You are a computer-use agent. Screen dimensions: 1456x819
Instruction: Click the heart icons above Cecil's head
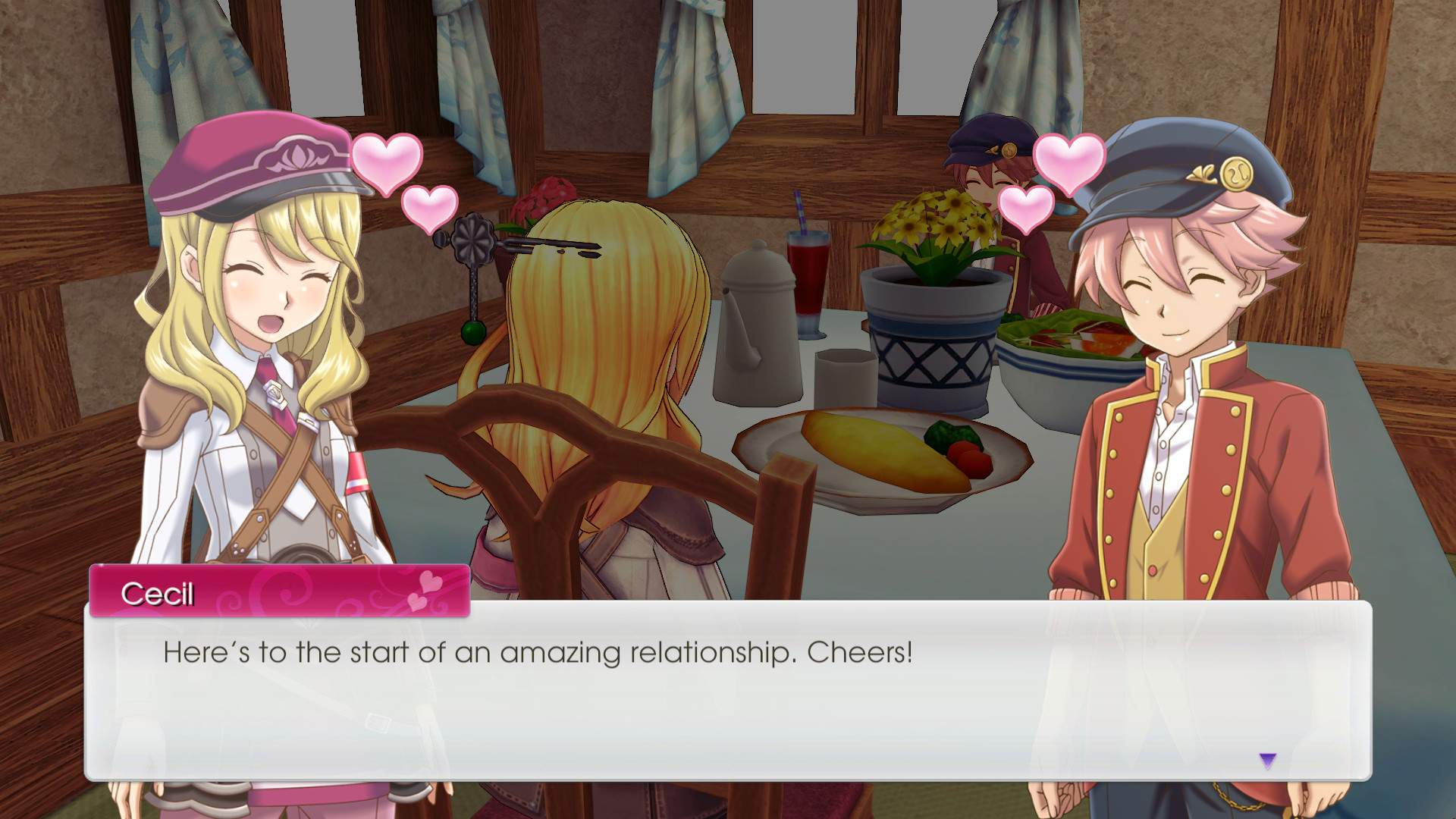pyautogui.click(x=390, y=168)
